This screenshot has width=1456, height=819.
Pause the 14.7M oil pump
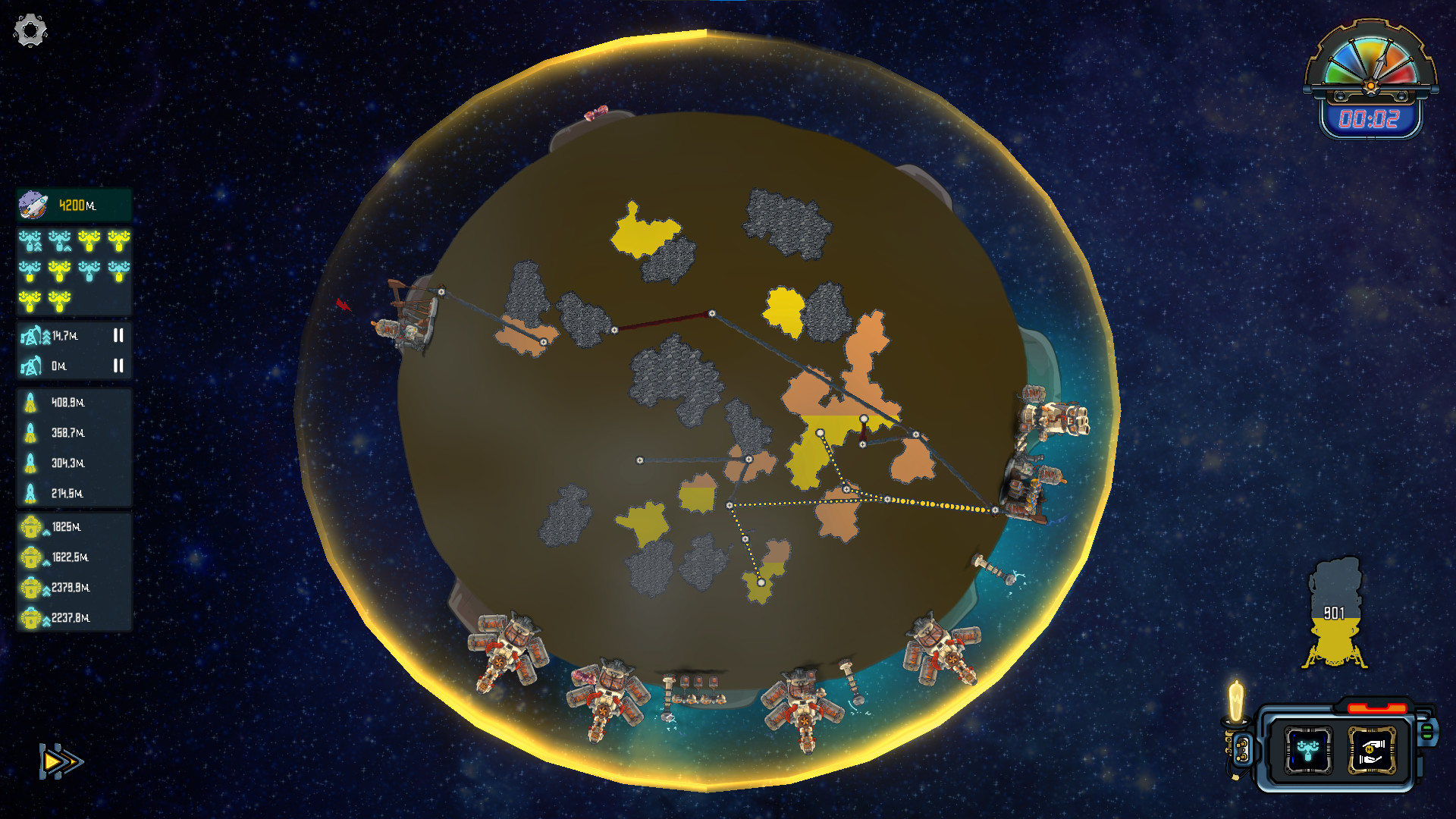click(x=118, y=336)
